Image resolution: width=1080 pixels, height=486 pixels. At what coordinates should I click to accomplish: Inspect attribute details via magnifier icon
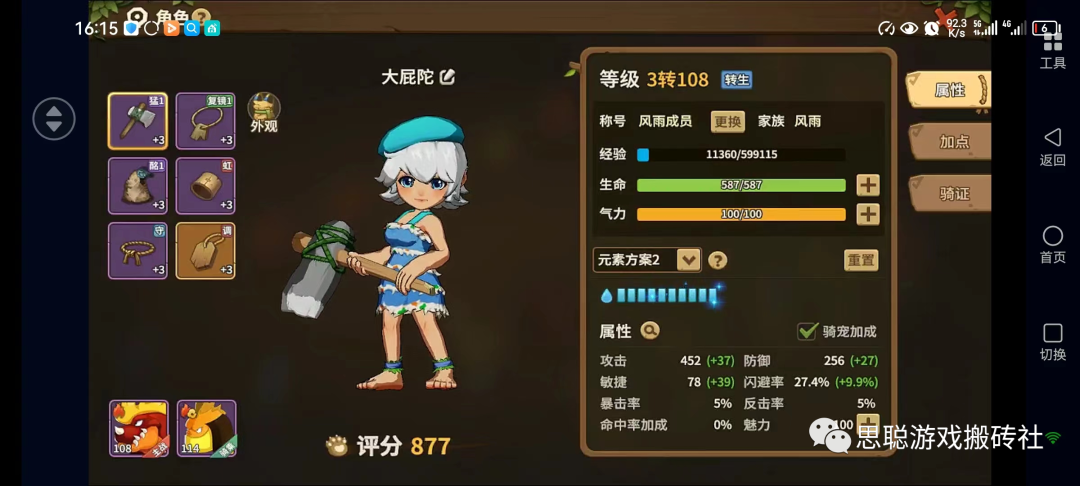(x=650, y=331)
